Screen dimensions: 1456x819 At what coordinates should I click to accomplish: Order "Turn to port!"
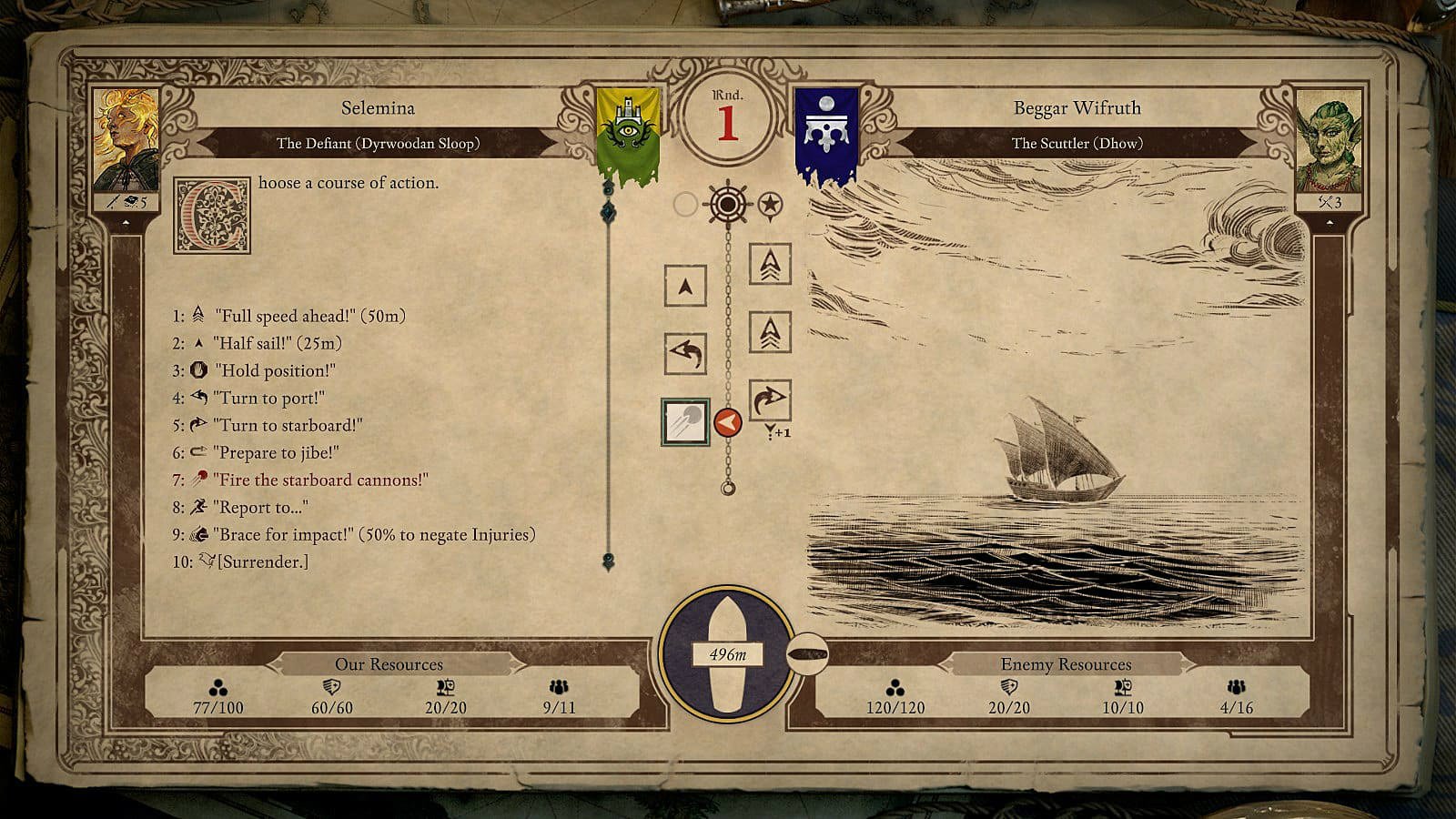[268, 399]
